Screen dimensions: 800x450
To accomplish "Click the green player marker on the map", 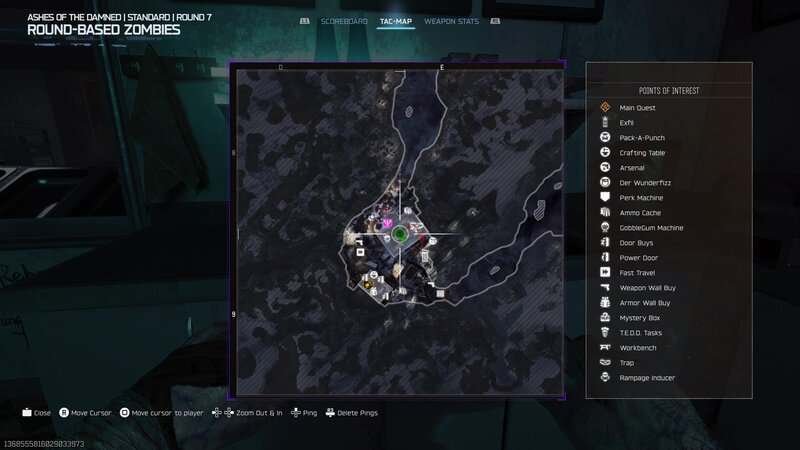I will [399, 235].
